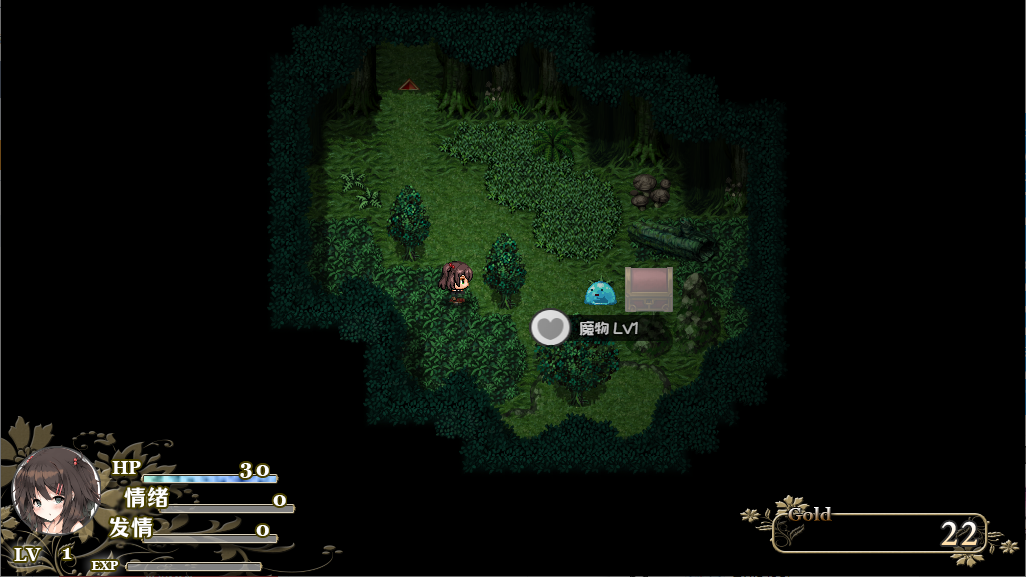Click the heroine portrait in the status HUD
1026x577 pixels.
tap(55, 492)
